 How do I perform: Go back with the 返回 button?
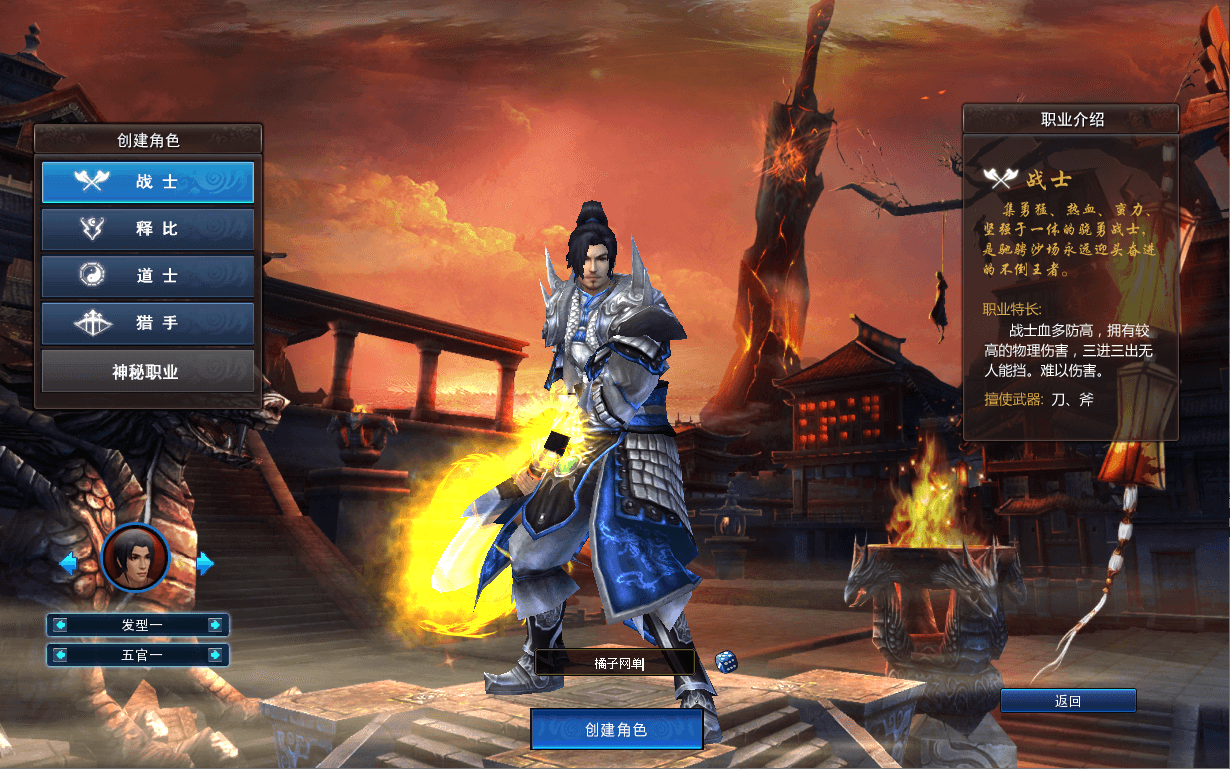tap(1068, 701)
